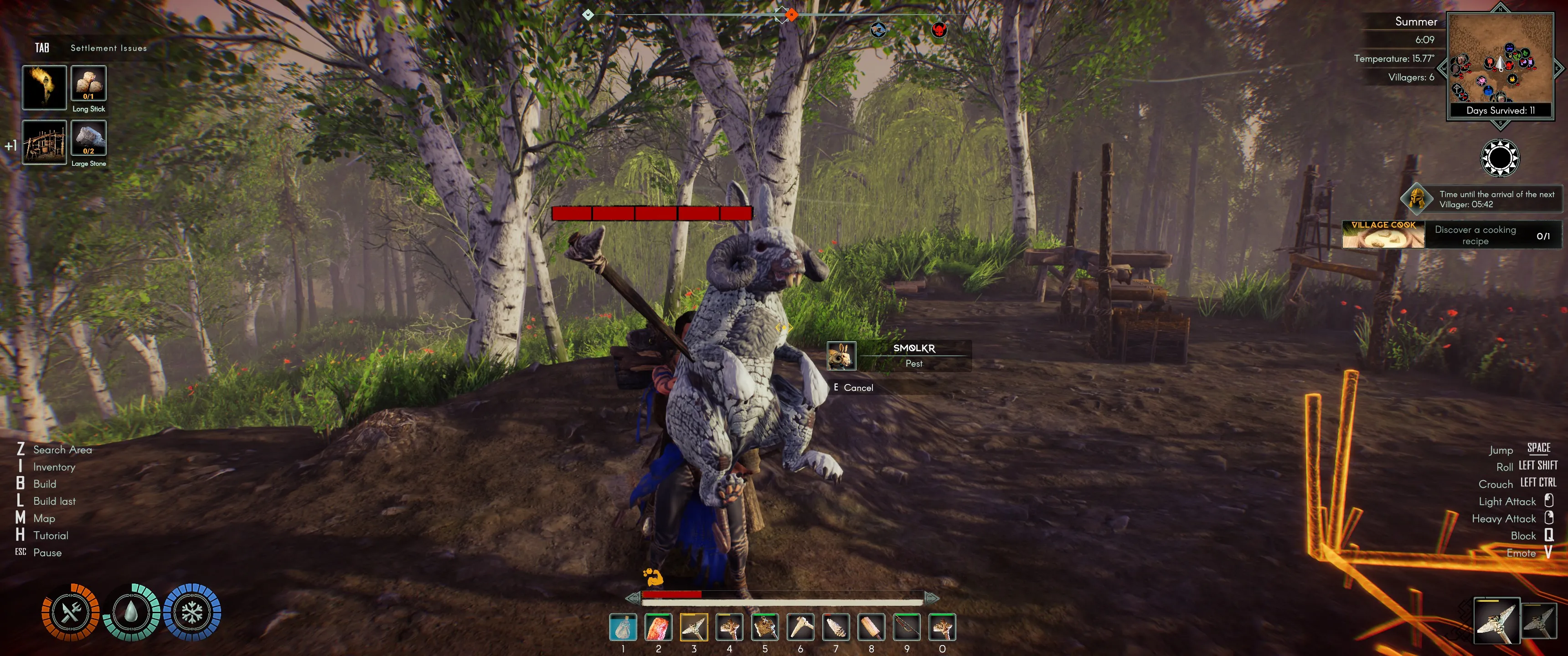Select the wooden club in hotbar slot 8
Image resolution: width=1568 pixels, height=656 pixels.
[x=871, y=627]
